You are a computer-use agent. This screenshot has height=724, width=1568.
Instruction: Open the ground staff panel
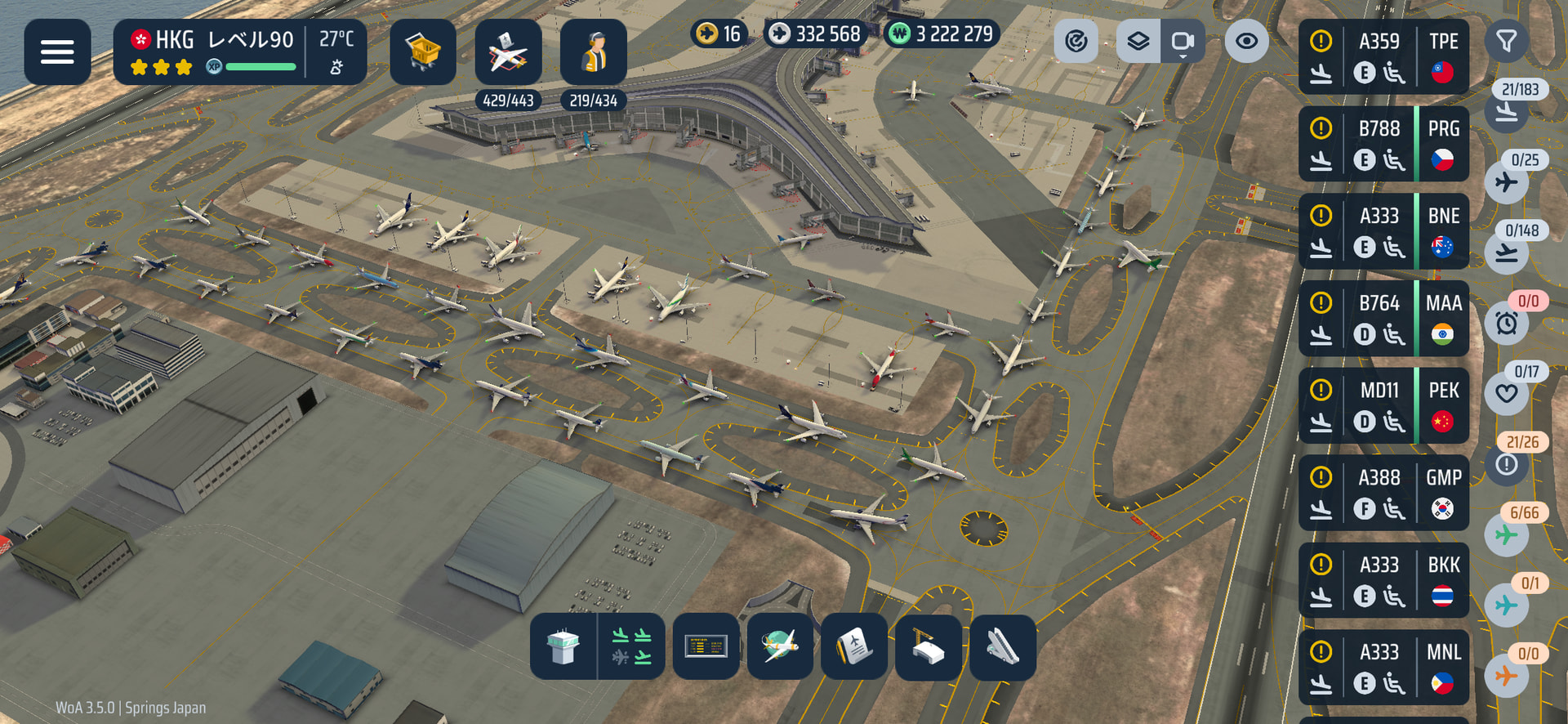coord(594,52)
